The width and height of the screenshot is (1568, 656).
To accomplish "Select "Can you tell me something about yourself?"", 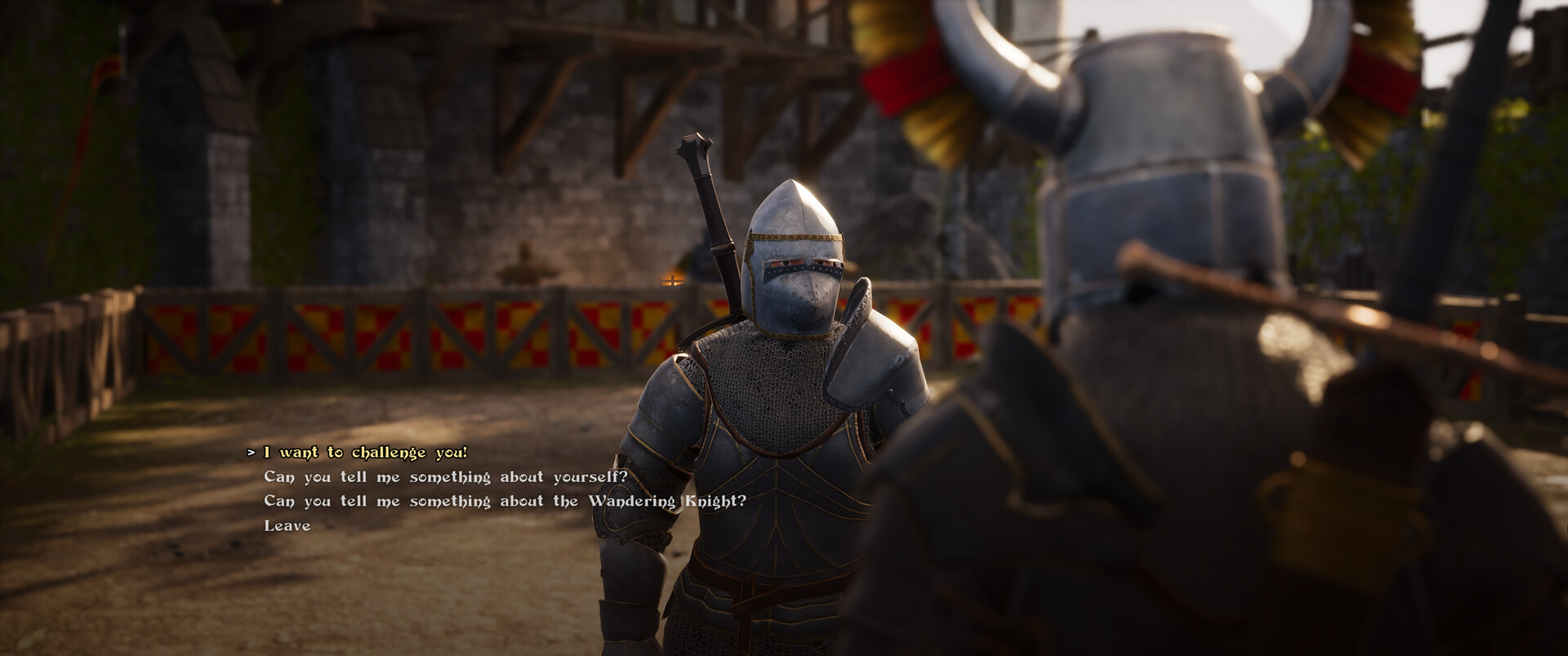I will (445, 475).
